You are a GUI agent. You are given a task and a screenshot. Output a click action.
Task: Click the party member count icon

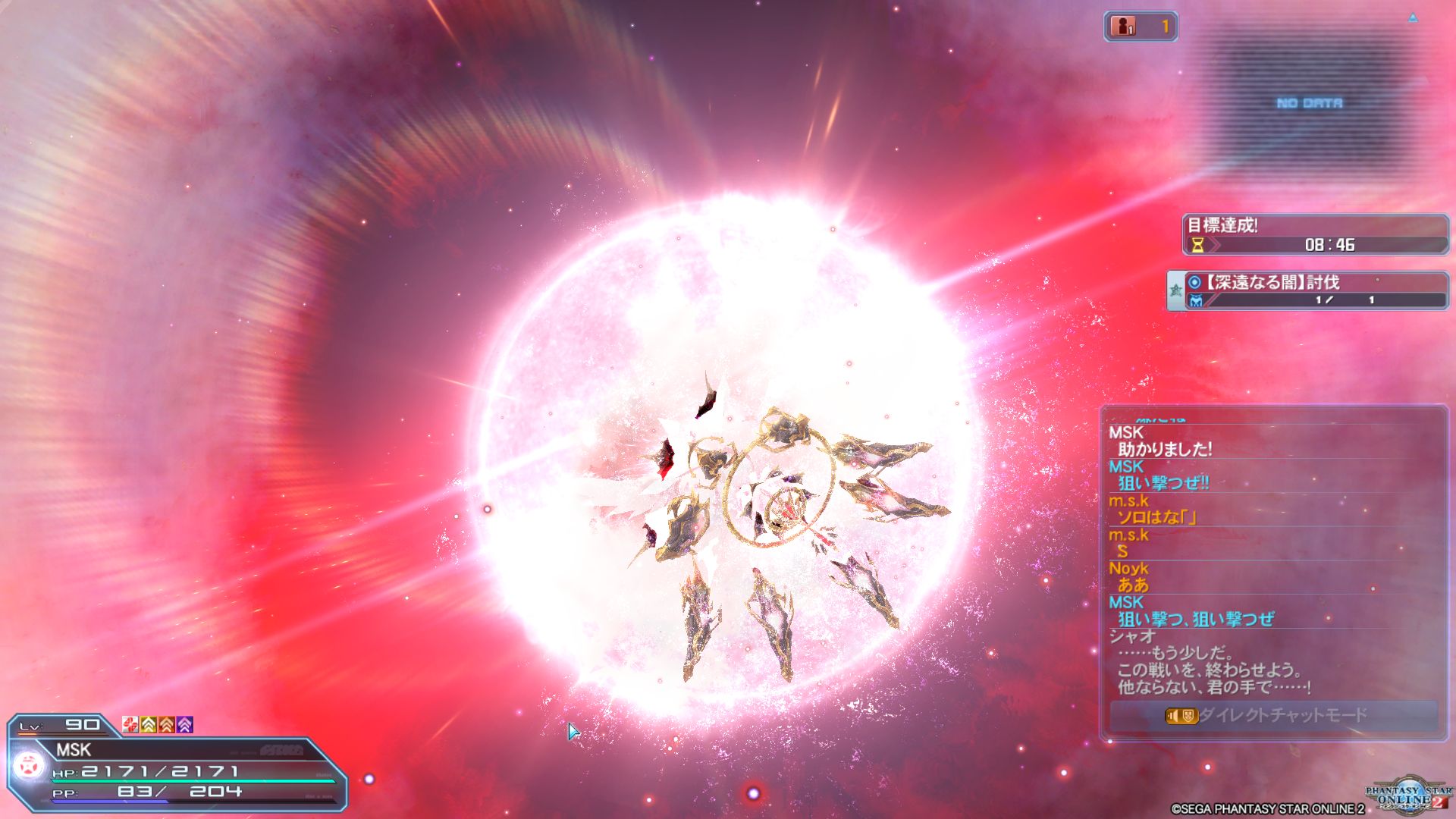coord(1124,27)
